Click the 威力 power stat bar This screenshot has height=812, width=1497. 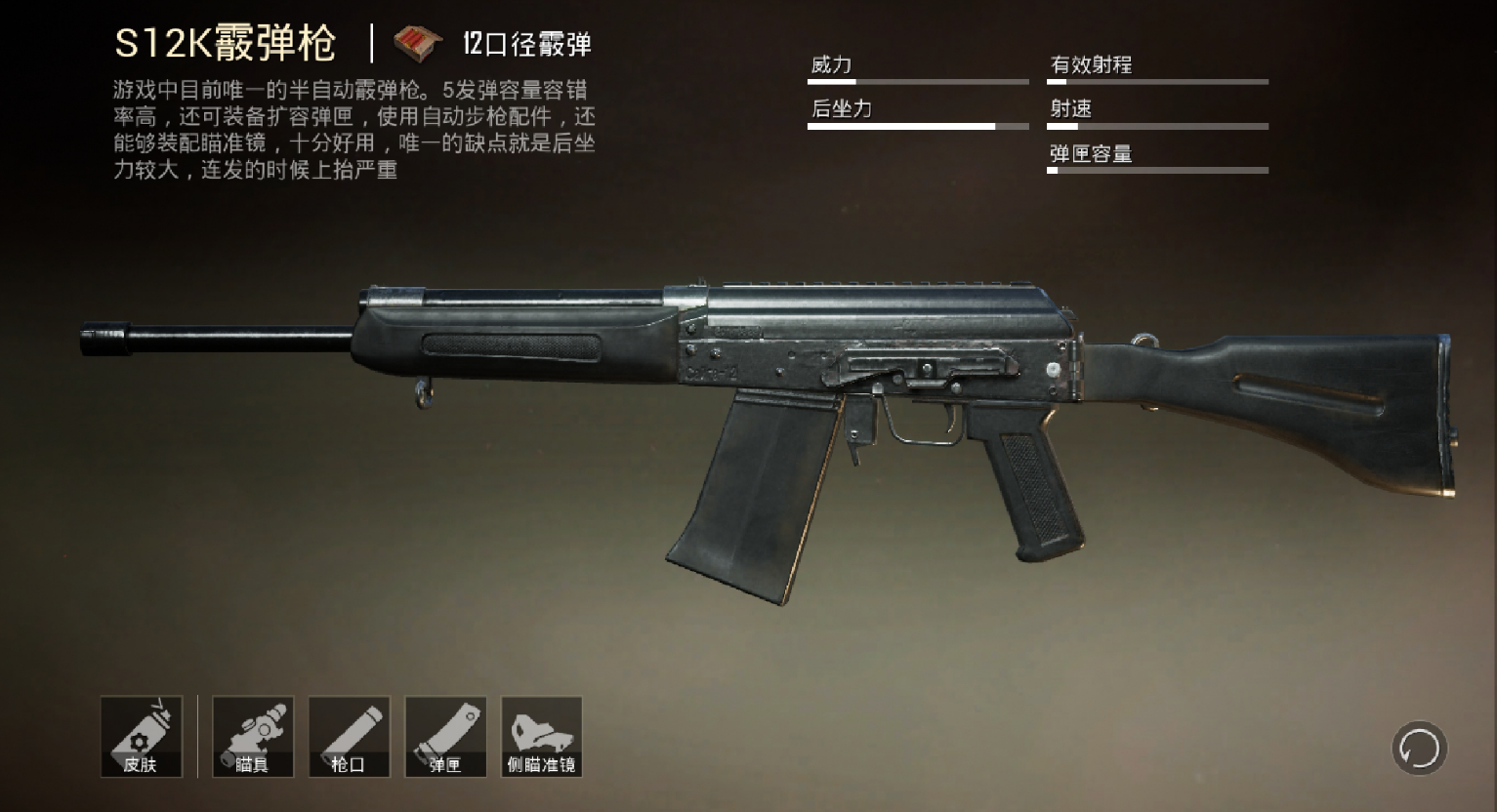click(x=918, y=82)
